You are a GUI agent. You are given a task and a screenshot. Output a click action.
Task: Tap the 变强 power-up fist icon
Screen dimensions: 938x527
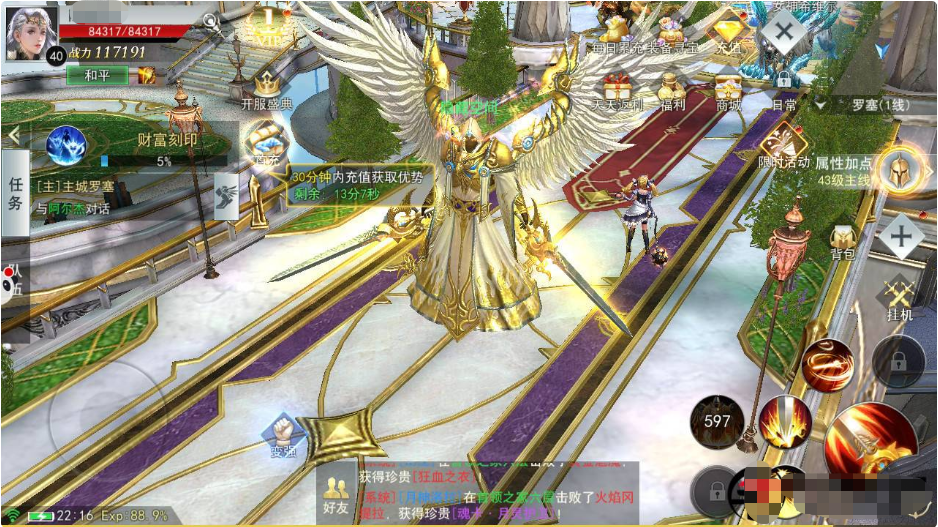(282, 434)
